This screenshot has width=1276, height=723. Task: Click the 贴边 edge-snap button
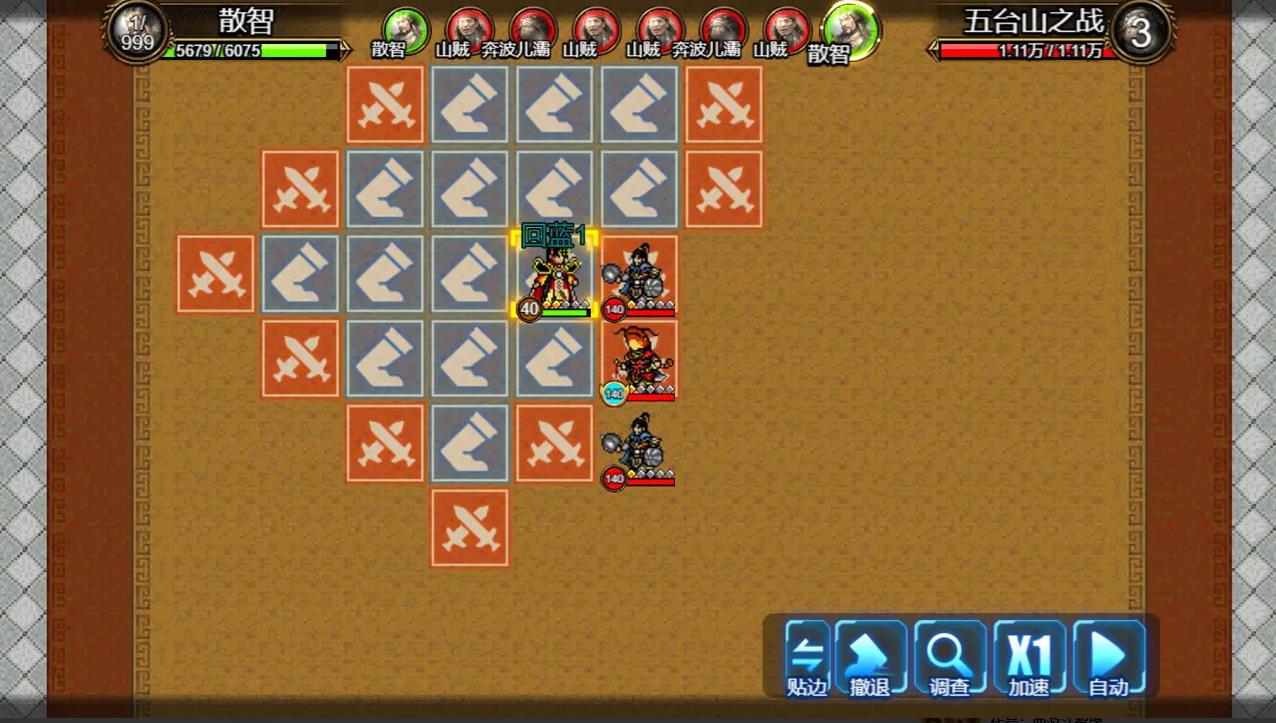coord(807,658)
